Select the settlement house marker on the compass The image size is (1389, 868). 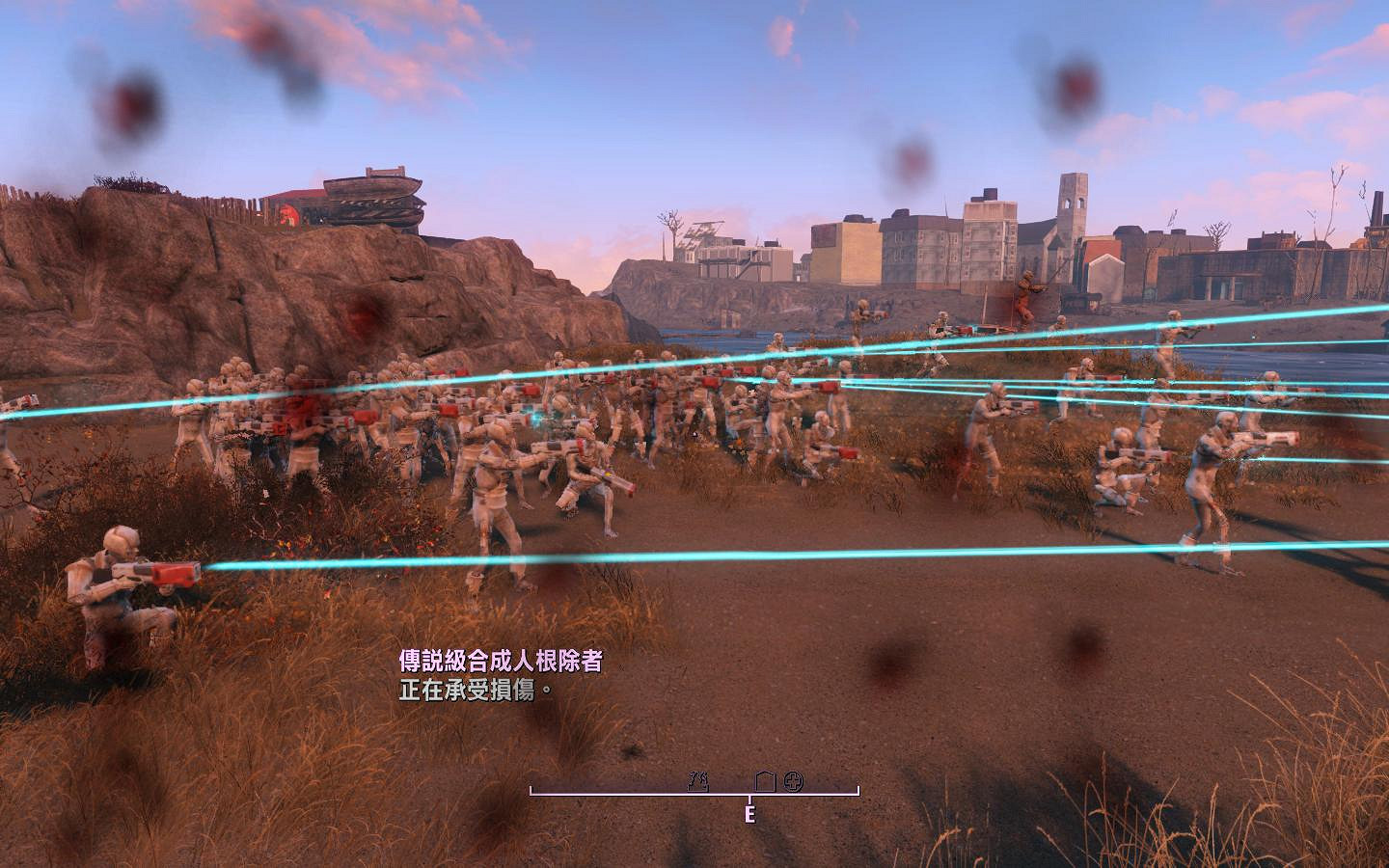[x=765, y=781]
